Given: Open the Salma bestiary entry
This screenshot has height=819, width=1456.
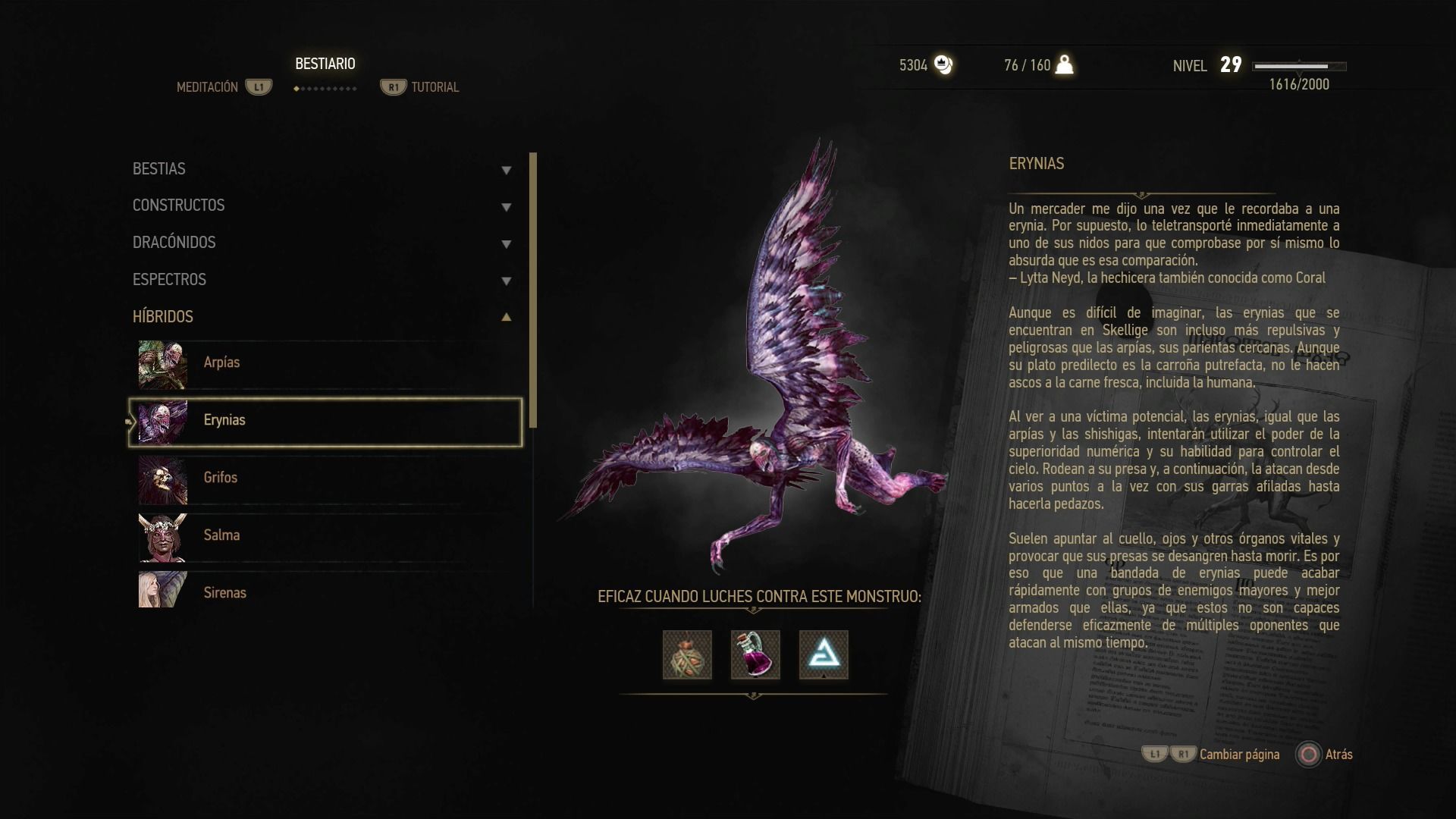Looking at the screenshot, I should pyautogui.click(x=326, y=536).
